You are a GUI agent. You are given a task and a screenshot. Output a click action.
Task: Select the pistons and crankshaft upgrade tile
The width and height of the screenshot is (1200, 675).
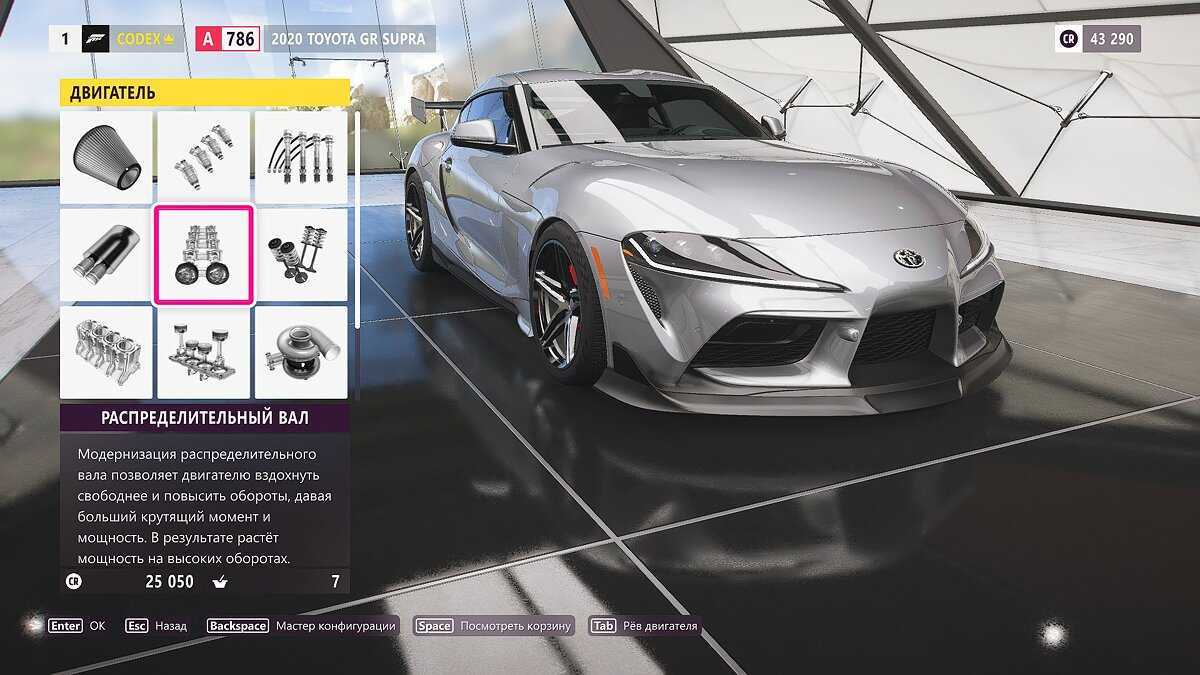click(x=203, y=352)
